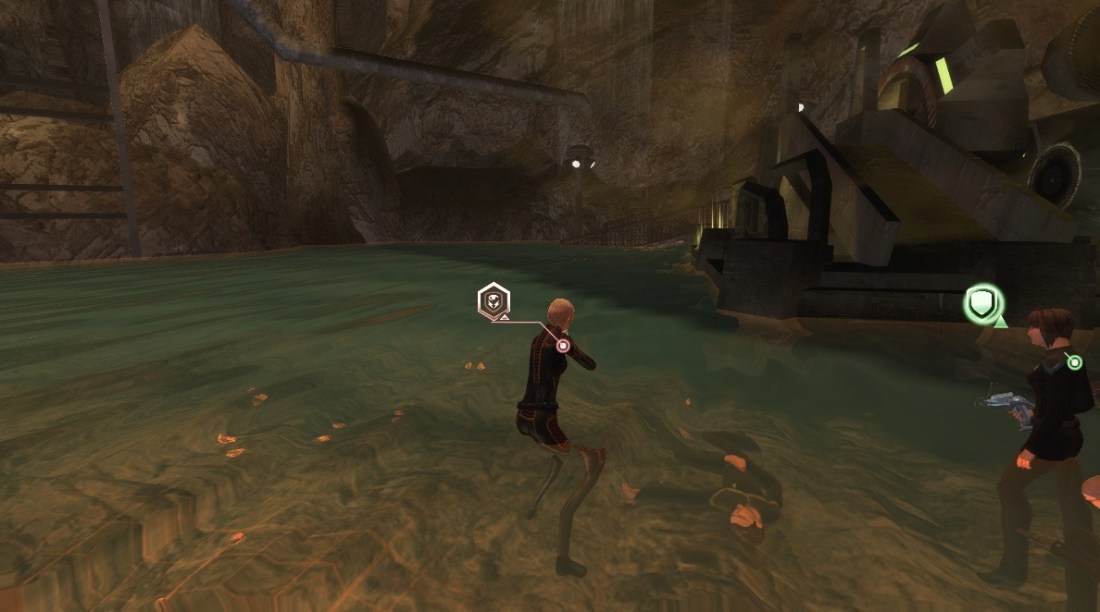Select the hexagonal alien-face marker icon
1100x612 pixels.
click(493, 299)
